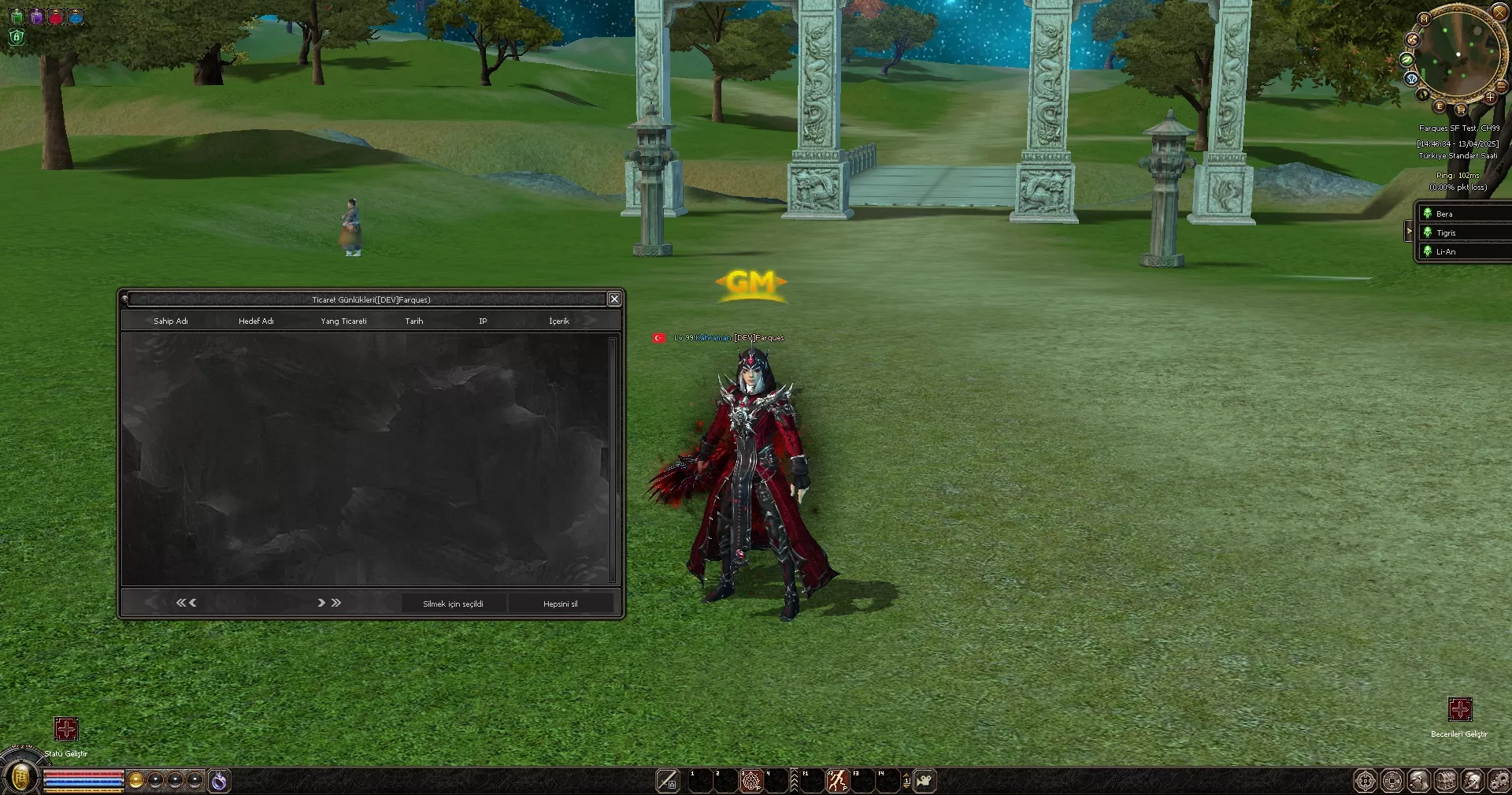Activate the golden berserk orb near the portrait
1512x795 pixels.
pyautogui.click(x=135, y=780)
